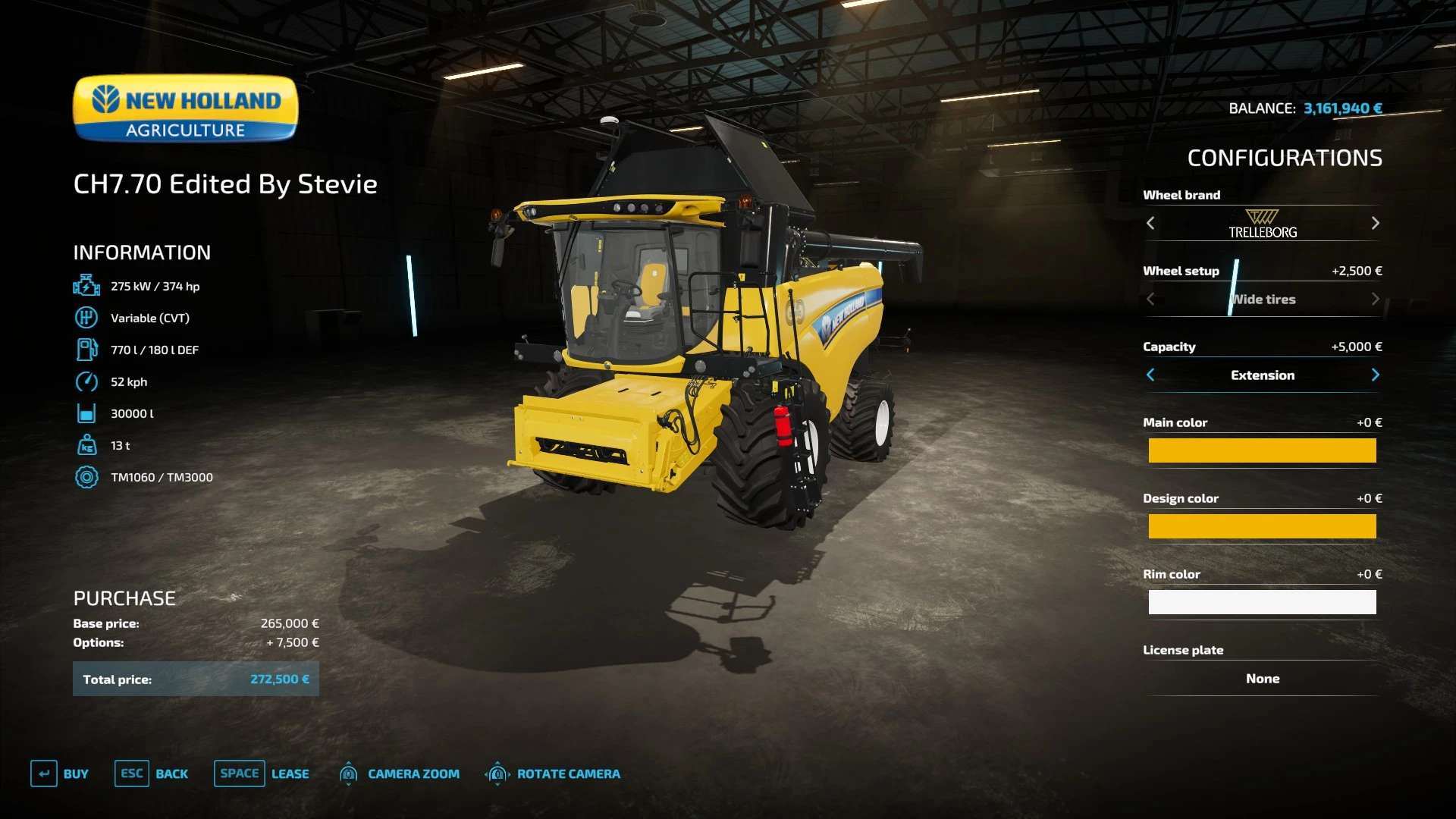This screenshot has width=1456, height=819.
Task: Buy the CH7.70 combine
Action: coord(60,773)
